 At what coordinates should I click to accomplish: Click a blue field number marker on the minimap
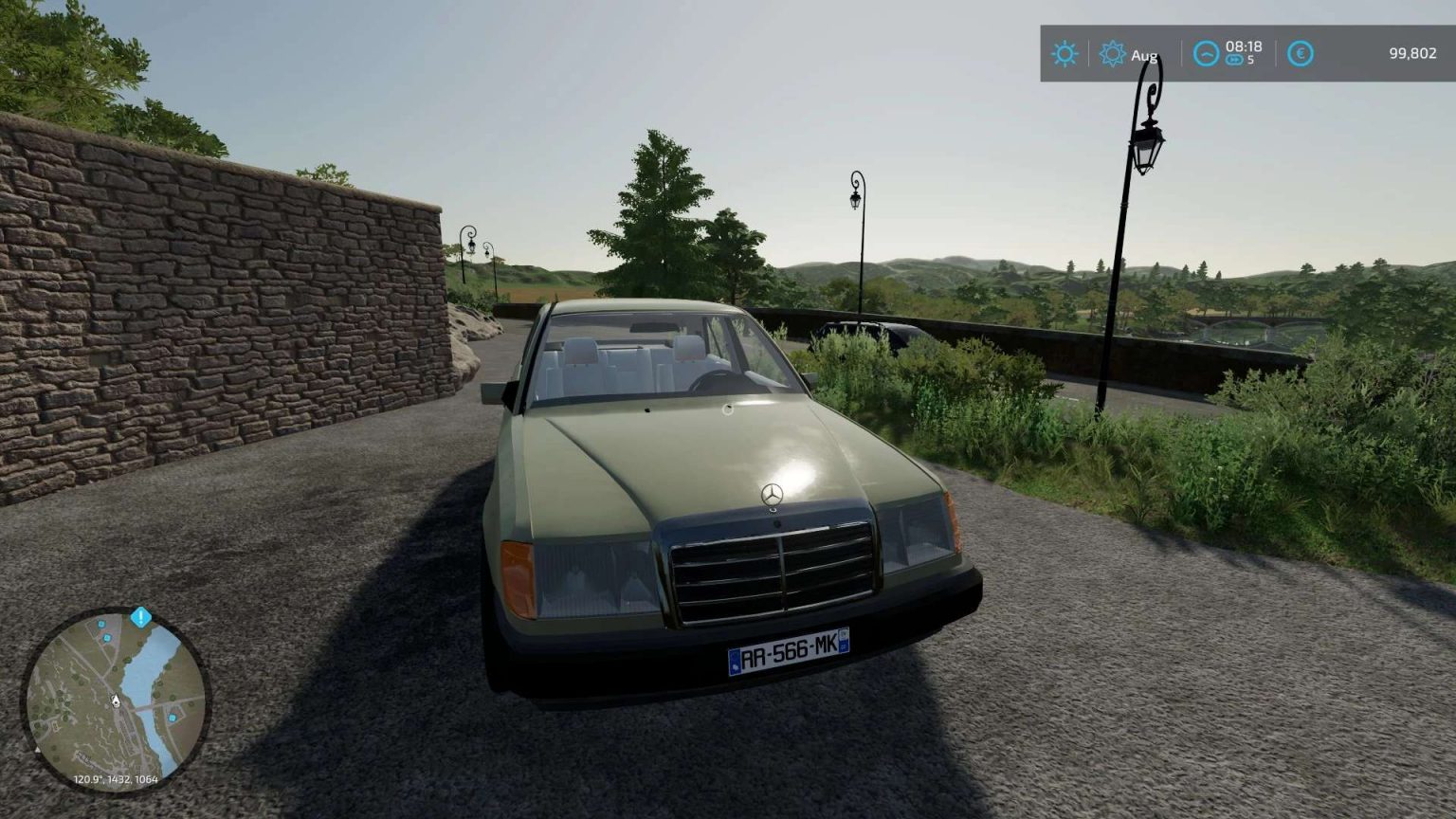[x=100, y=625]
